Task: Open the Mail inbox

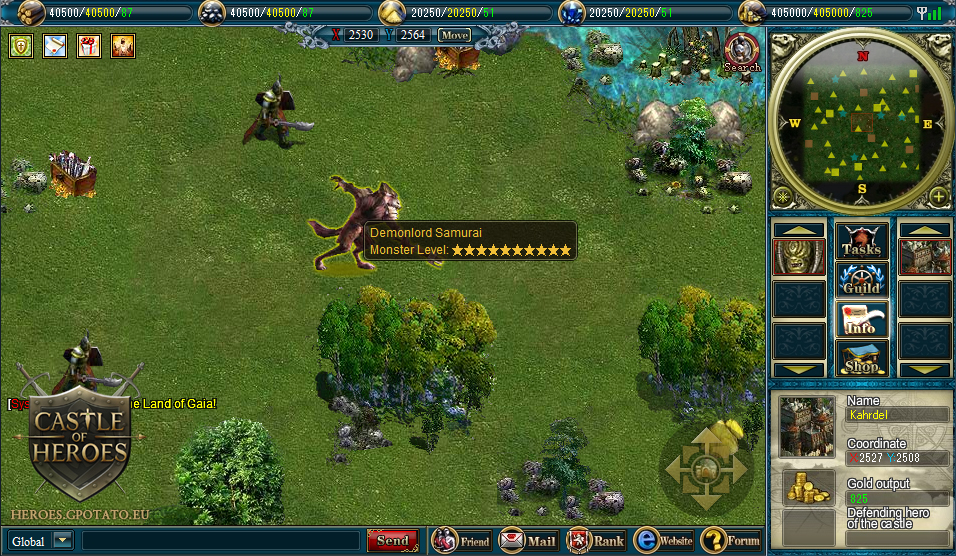Action: [528, 541]
